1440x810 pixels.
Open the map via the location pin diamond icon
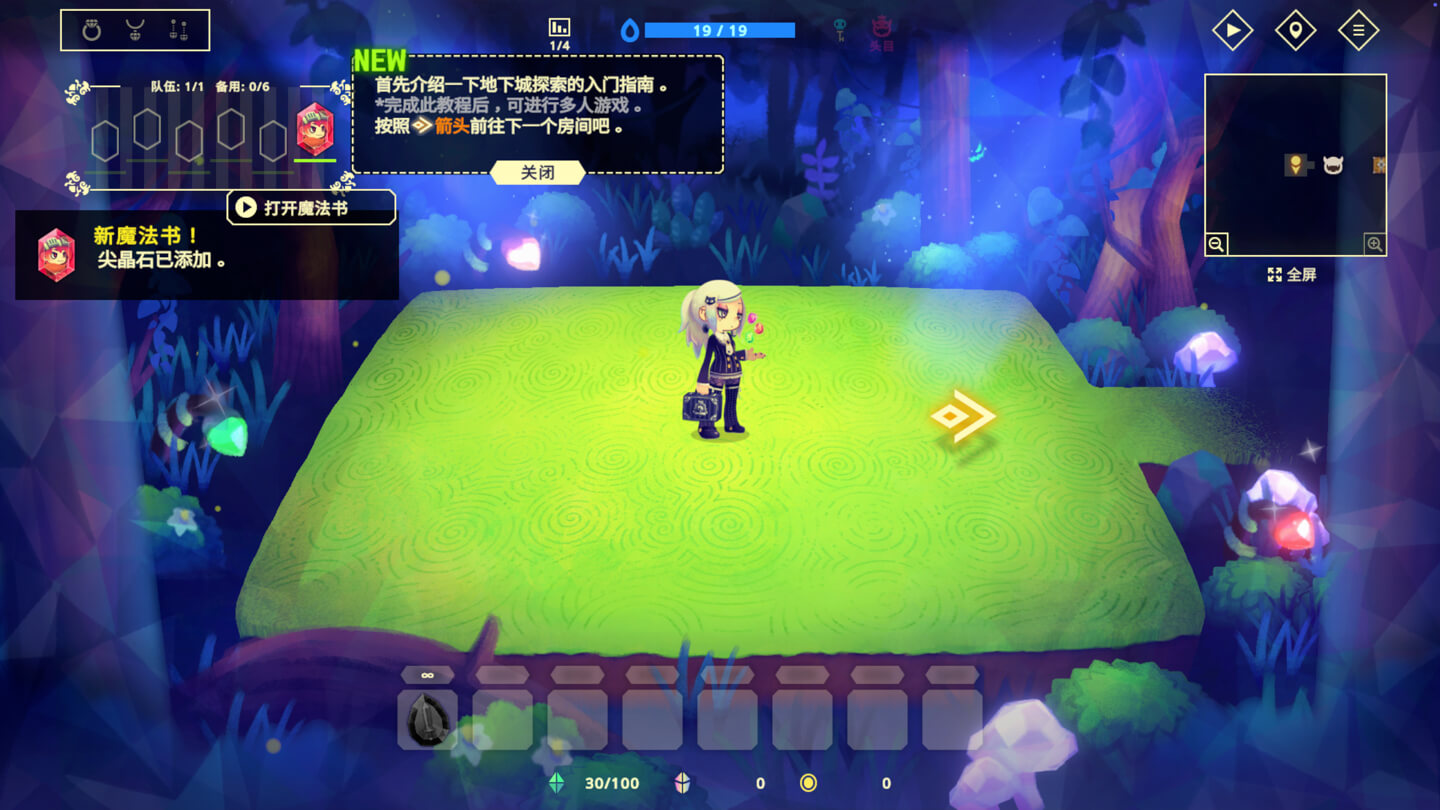(x=1295, y=30)
